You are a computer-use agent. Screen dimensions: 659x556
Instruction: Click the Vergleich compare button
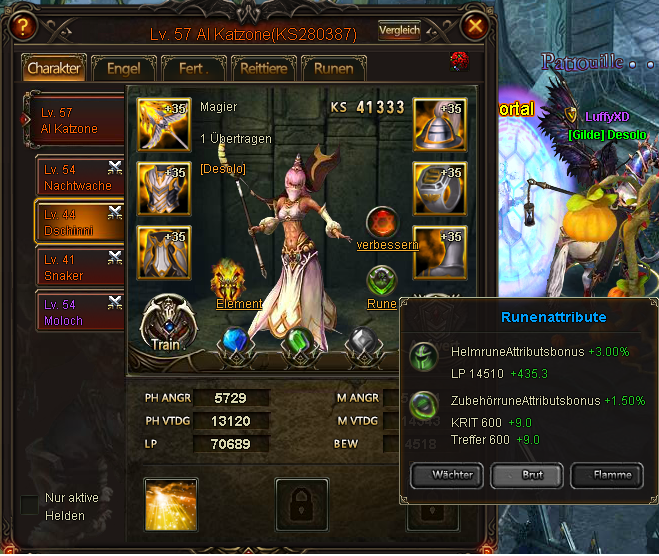coord(399,31)
